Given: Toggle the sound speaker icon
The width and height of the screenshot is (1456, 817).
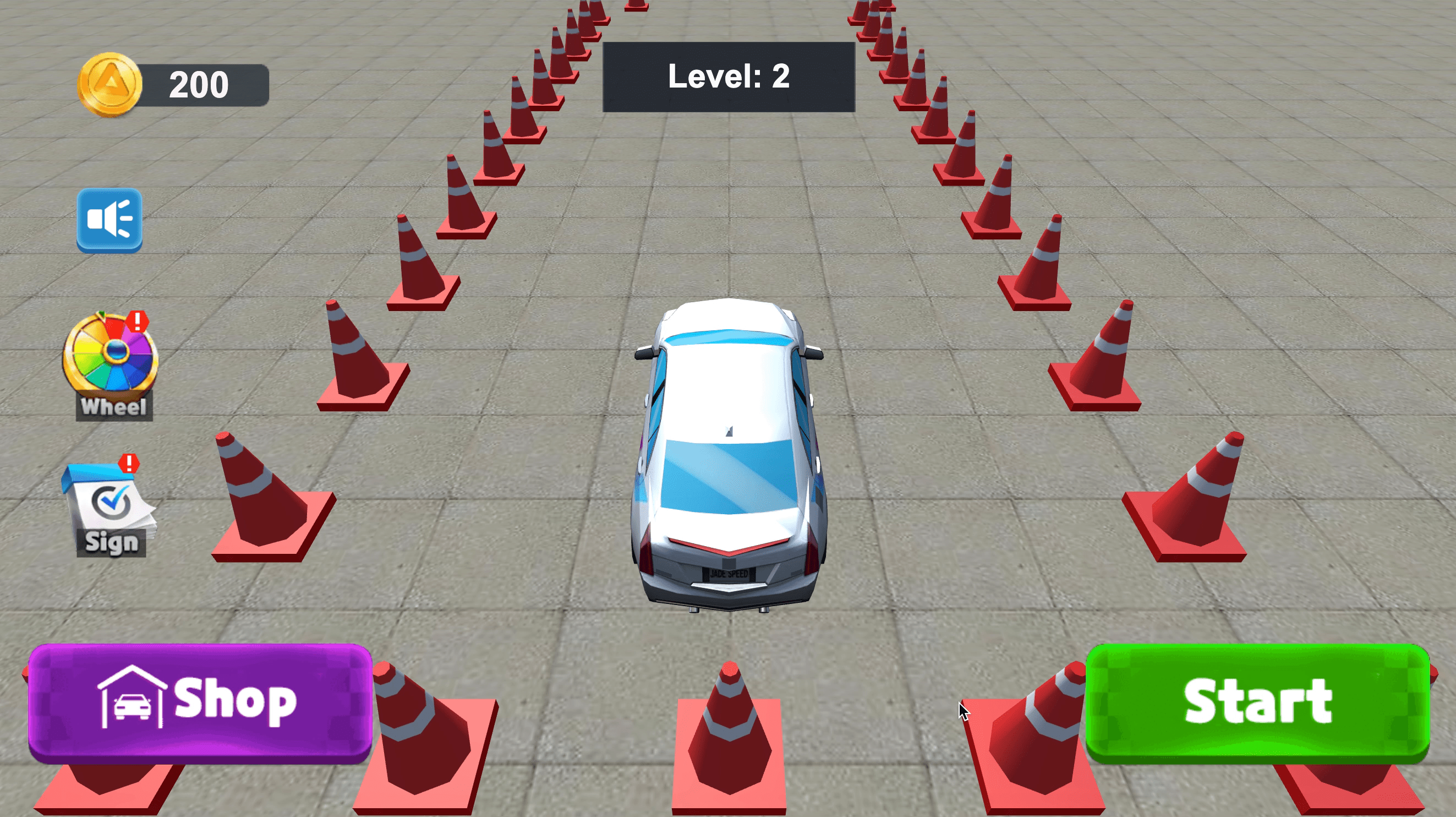Looking at the screenshot, I should point(109,220).
